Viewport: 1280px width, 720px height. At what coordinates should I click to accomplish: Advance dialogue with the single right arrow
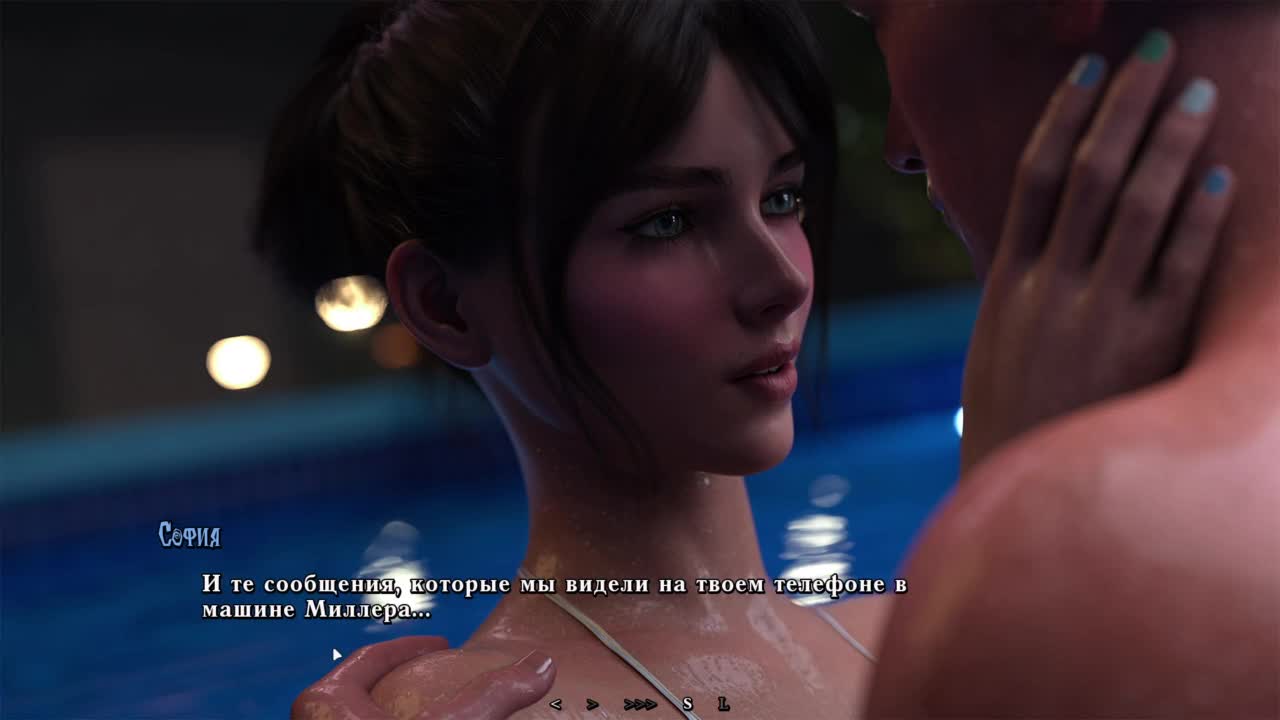pos(592,704)
